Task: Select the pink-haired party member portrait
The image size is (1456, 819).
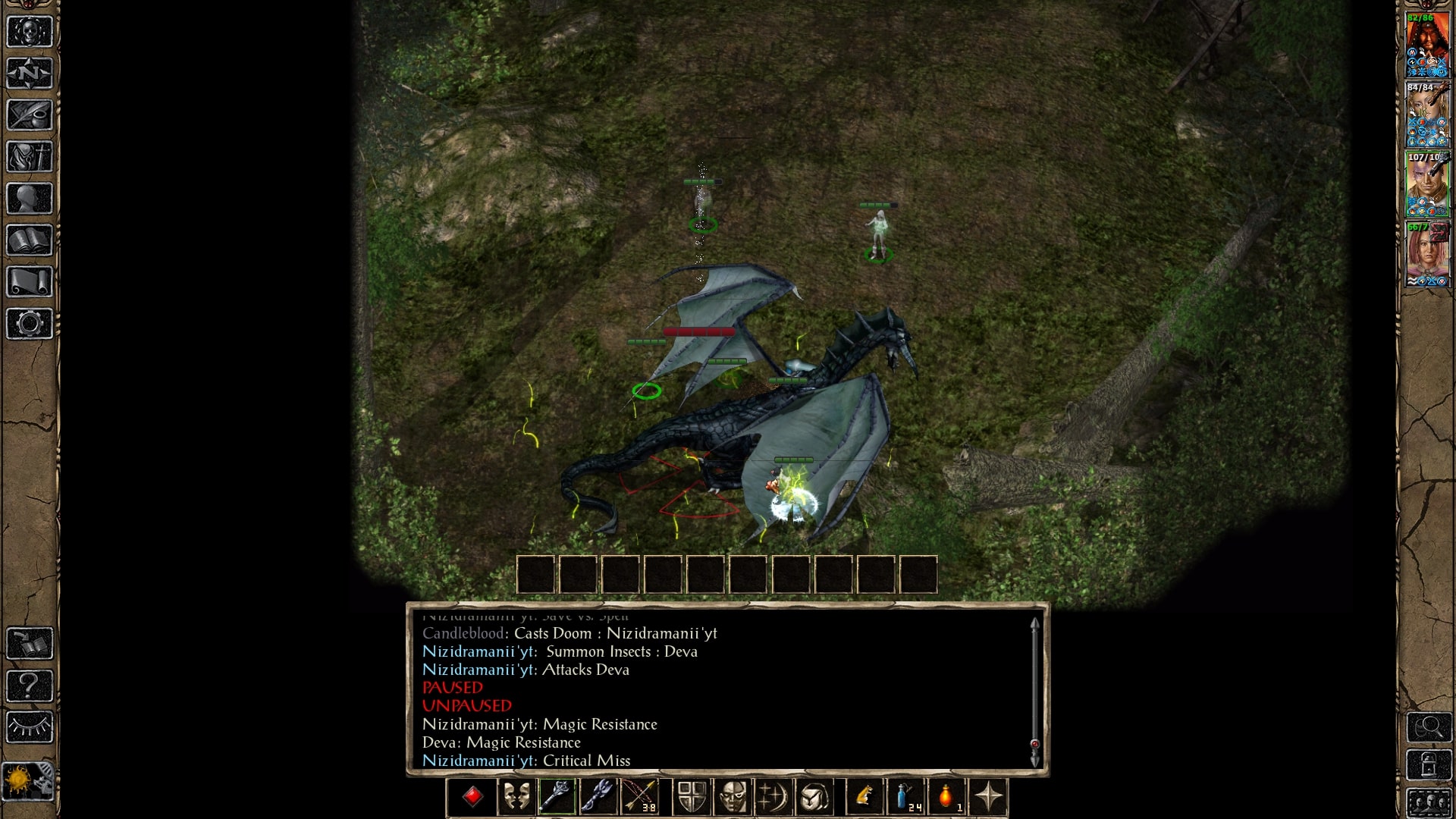Action: pyautogui.click(x=1427, y=254)
